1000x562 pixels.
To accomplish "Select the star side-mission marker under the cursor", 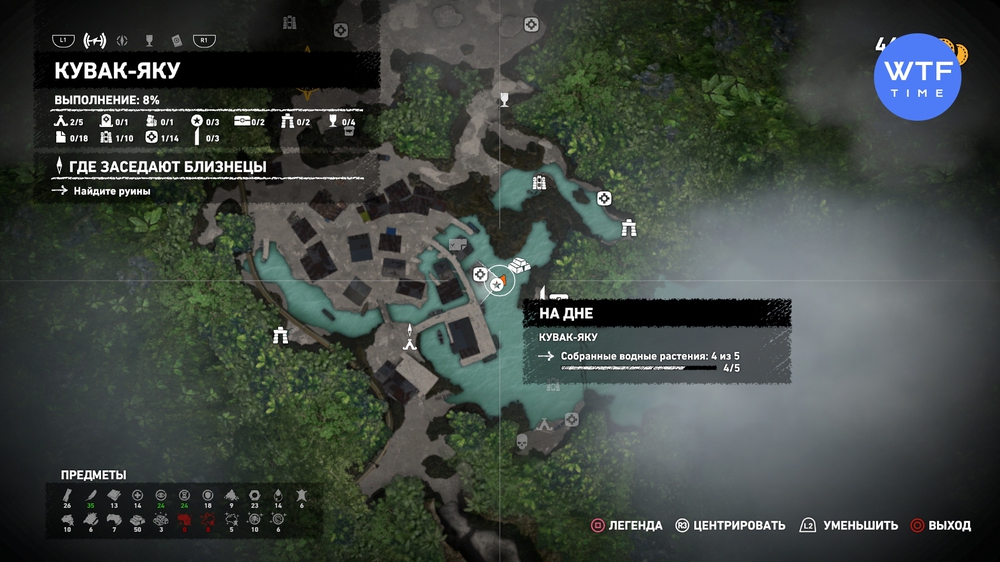I will [x=496, y=286].
